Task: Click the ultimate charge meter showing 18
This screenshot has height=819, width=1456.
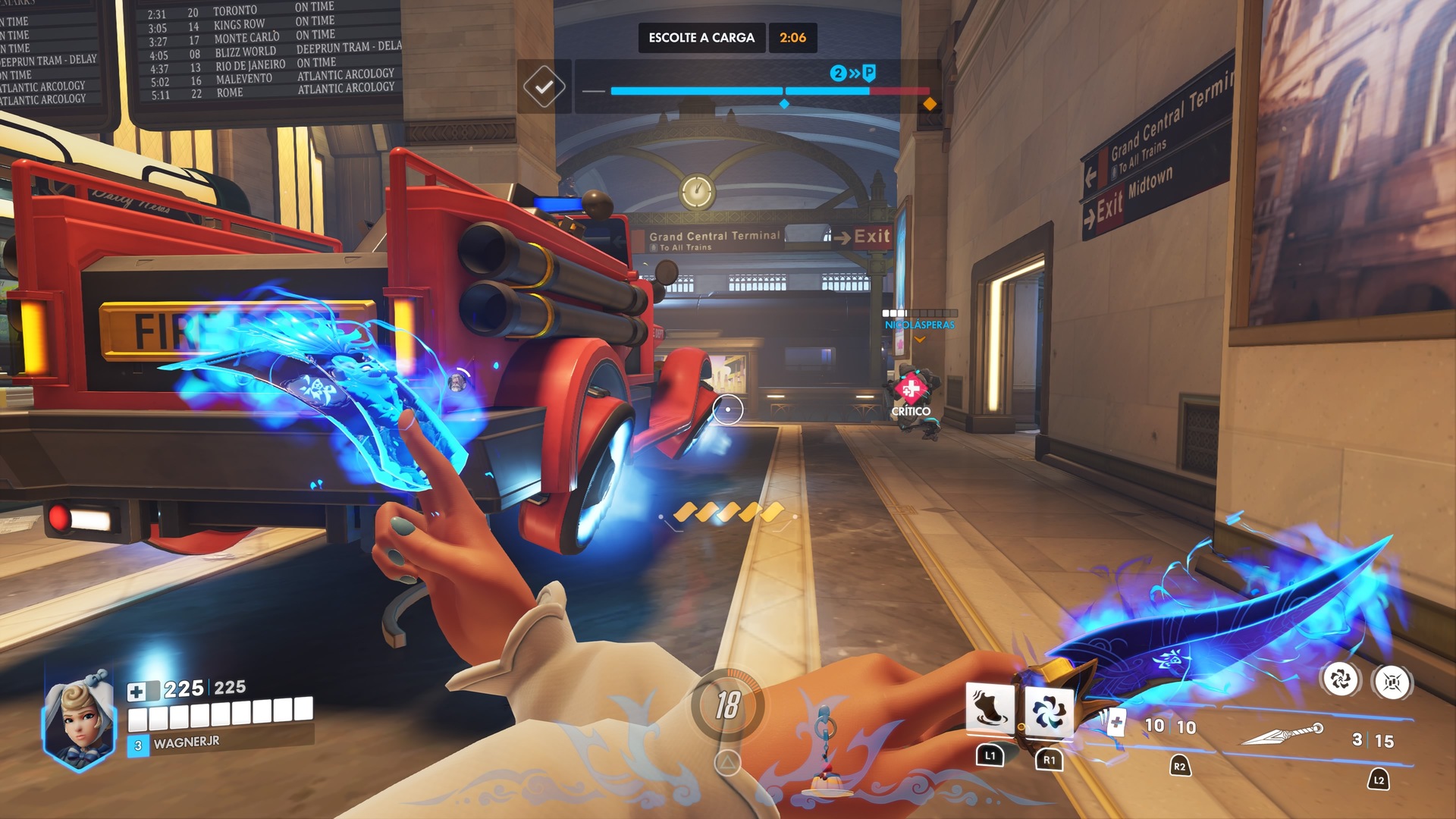Action: coord(727,705)
